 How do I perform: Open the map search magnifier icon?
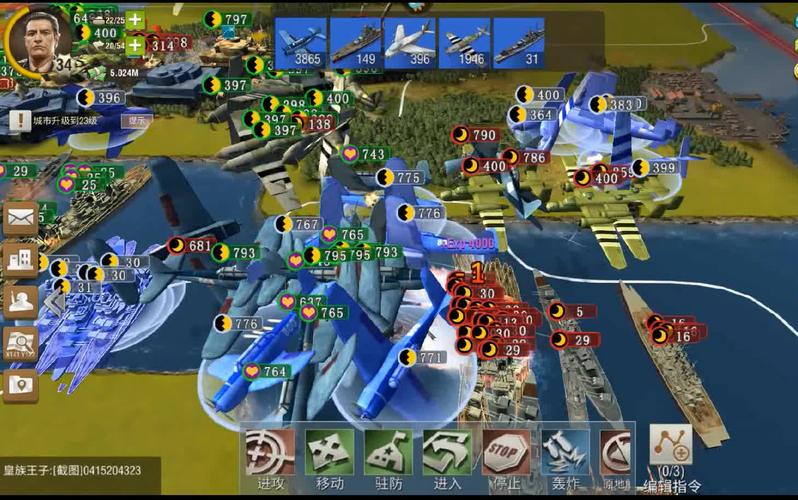point(20,343)
